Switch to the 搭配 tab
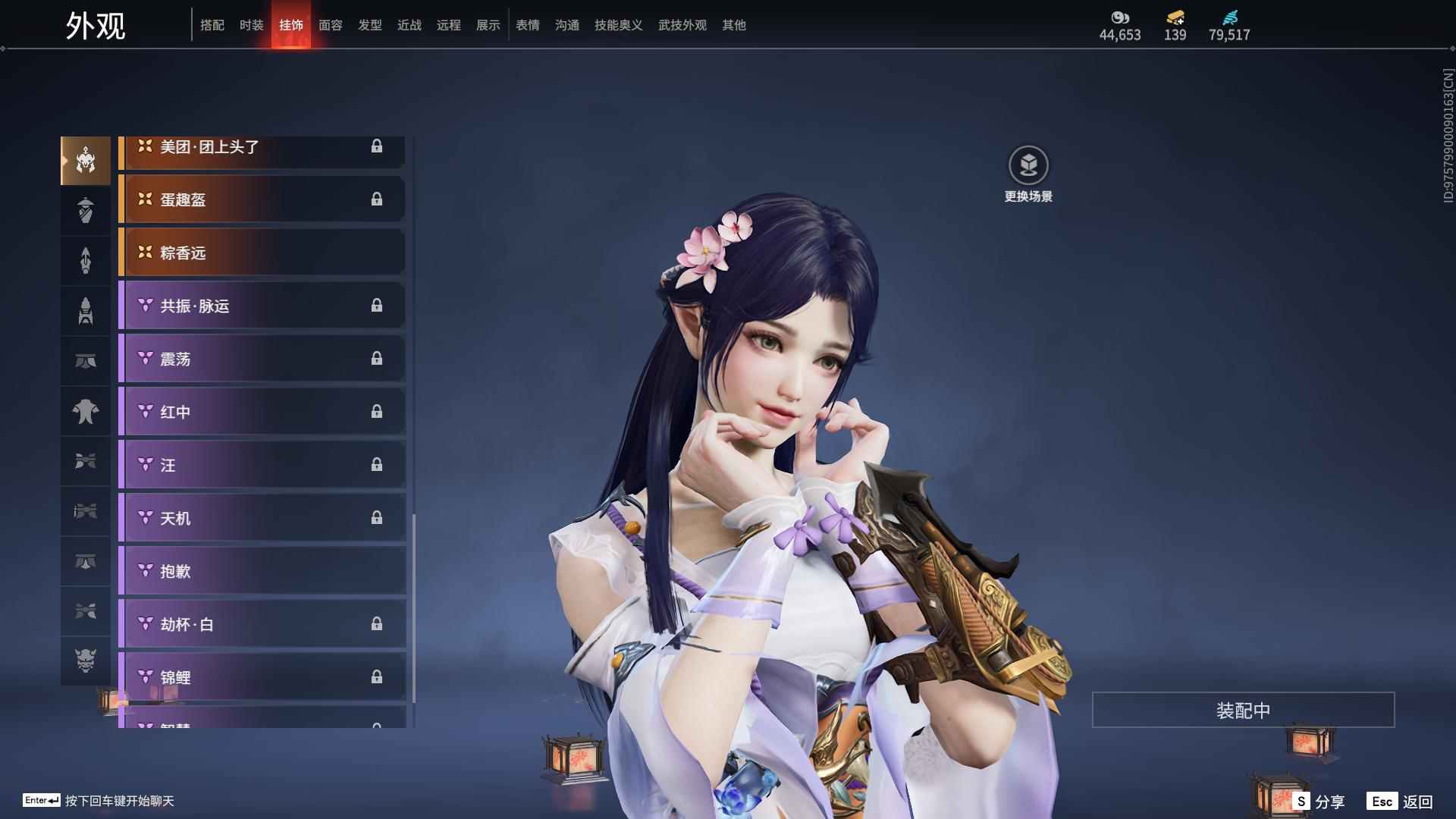 click(212, 25)
